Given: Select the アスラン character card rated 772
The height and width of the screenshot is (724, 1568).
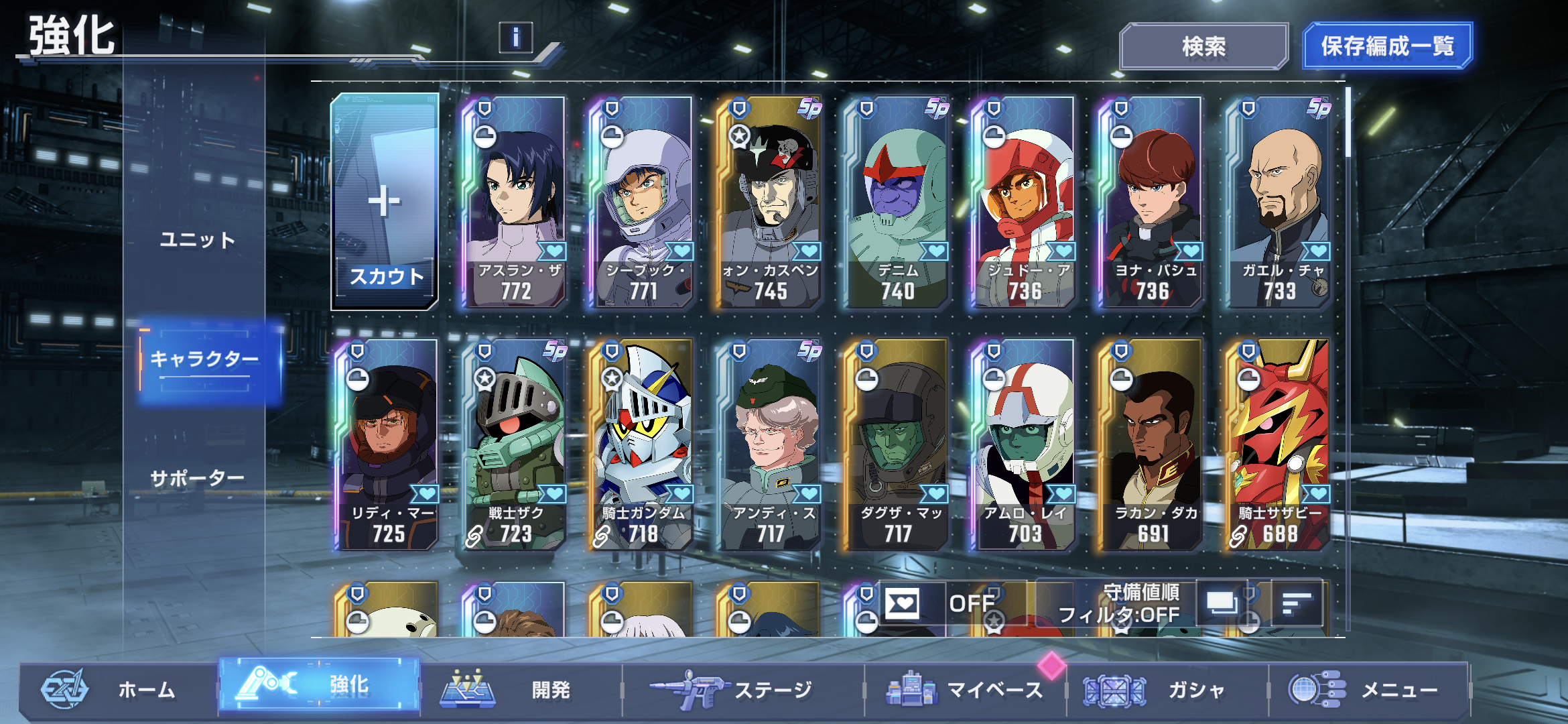Looking at the screenshot, I should pyautogui.click(x=515, y=202).
